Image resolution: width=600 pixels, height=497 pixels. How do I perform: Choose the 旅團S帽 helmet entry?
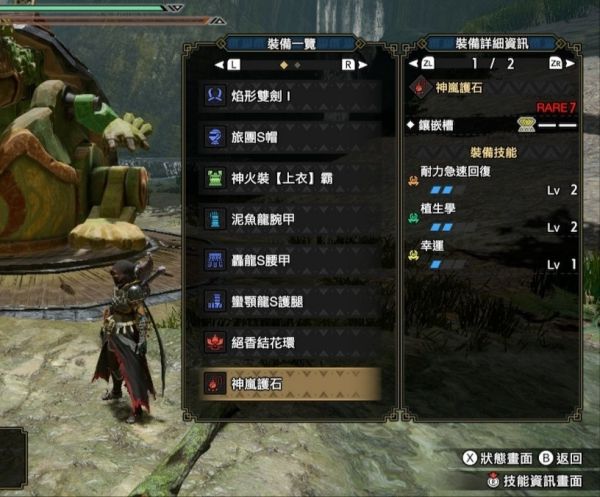point(290,138)
